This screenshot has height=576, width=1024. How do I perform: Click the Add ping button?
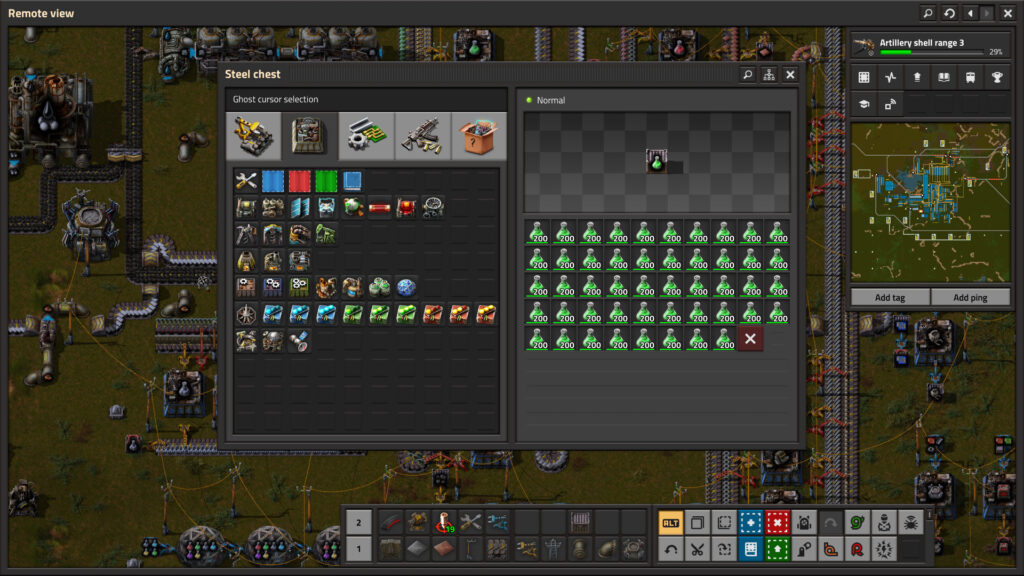click(x=969, y=297)
